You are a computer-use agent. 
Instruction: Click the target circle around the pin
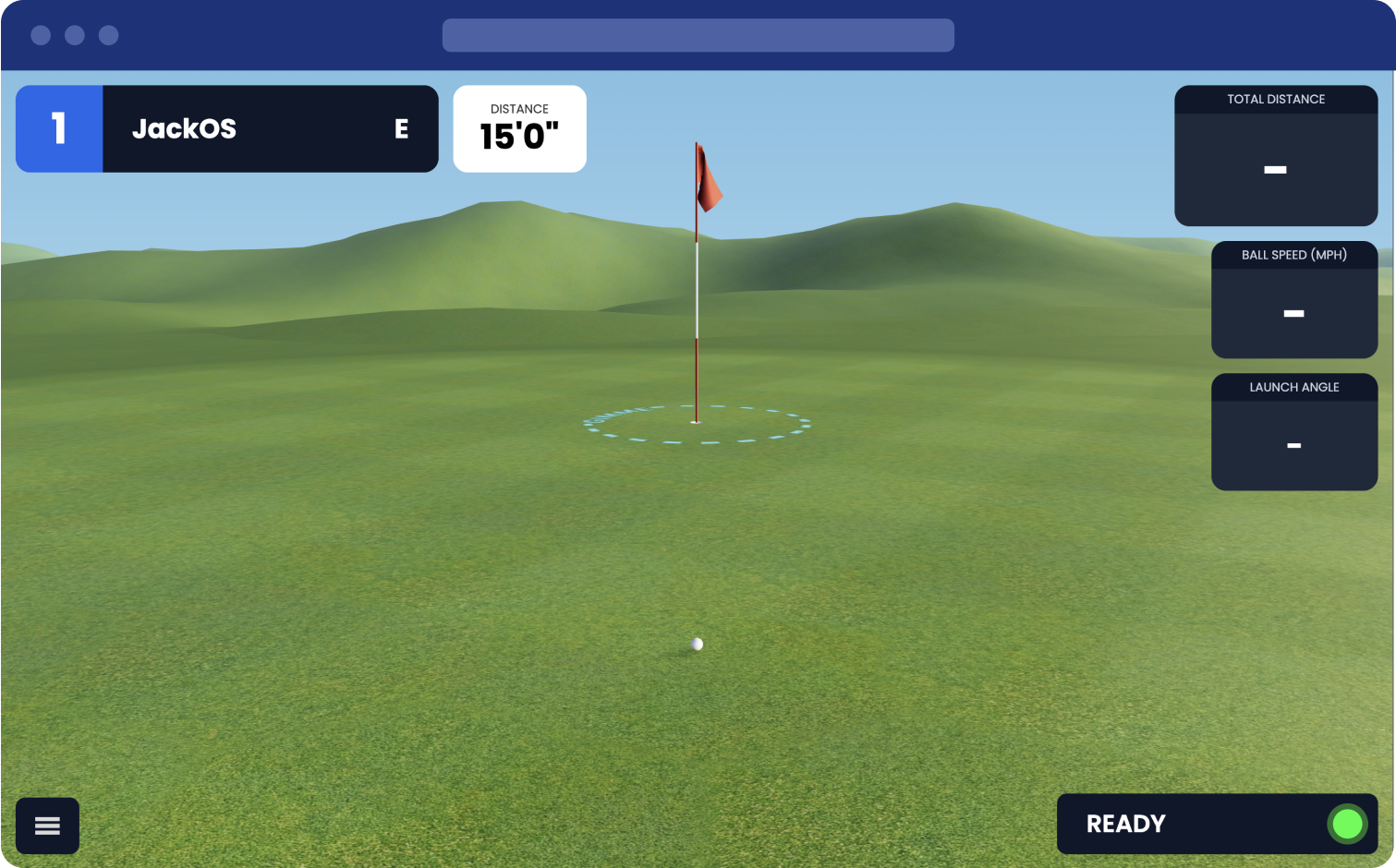click(698, 423)
